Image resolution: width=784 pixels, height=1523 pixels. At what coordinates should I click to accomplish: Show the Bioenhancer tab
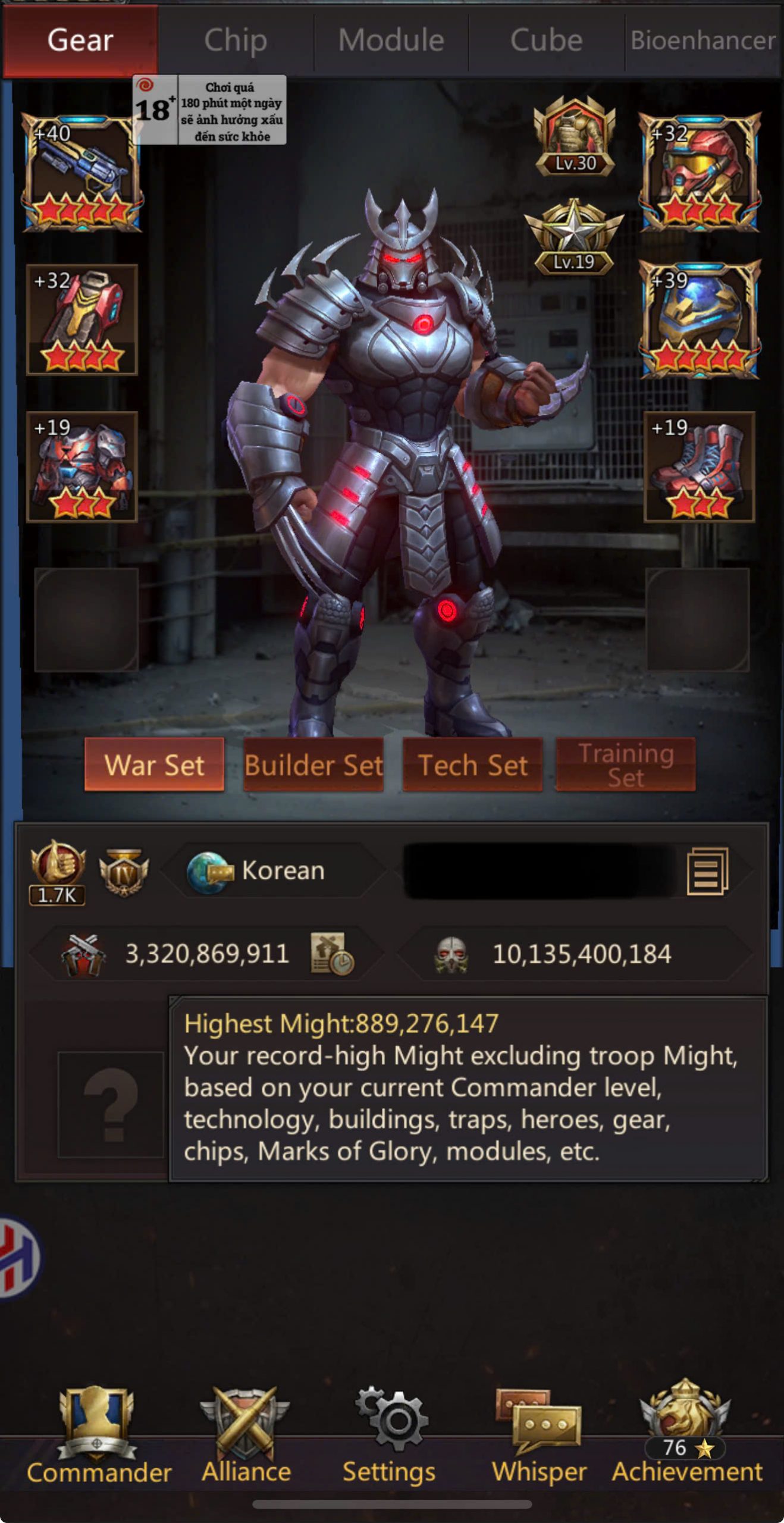click(x=703, y=40)
